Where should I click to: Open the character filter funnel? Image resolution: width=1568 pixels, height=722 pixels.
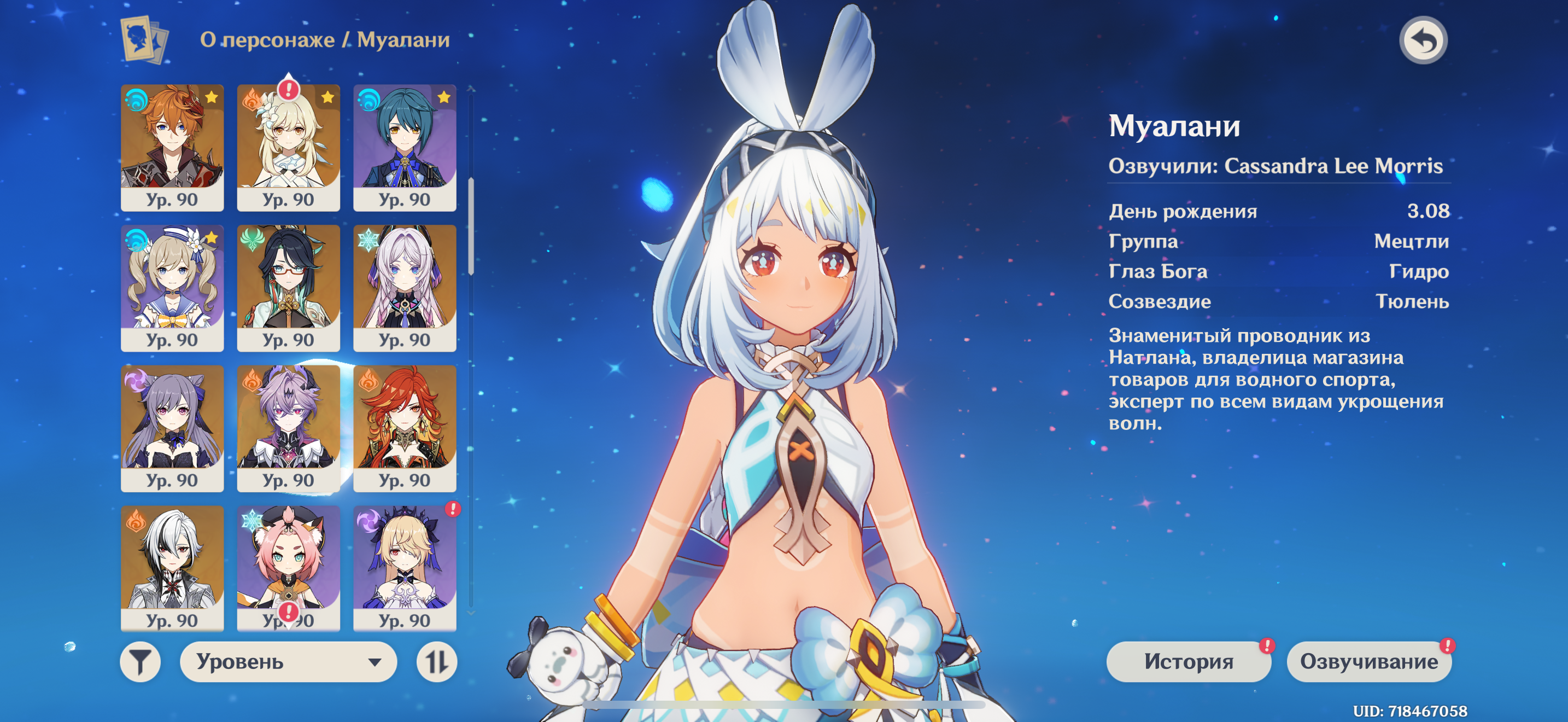(140, 661)
